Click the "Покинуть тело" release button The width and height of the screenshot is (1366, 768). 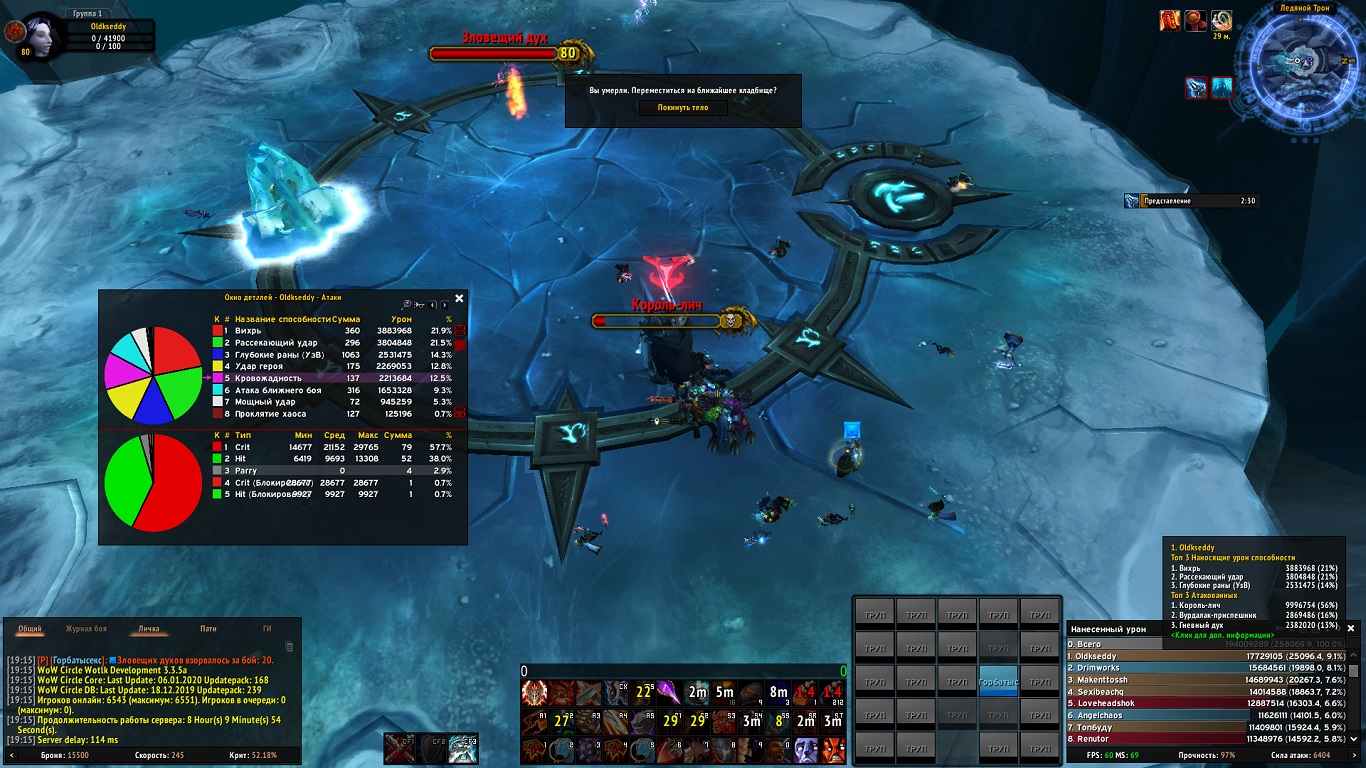pyautogui.click(x=683, y=108)
